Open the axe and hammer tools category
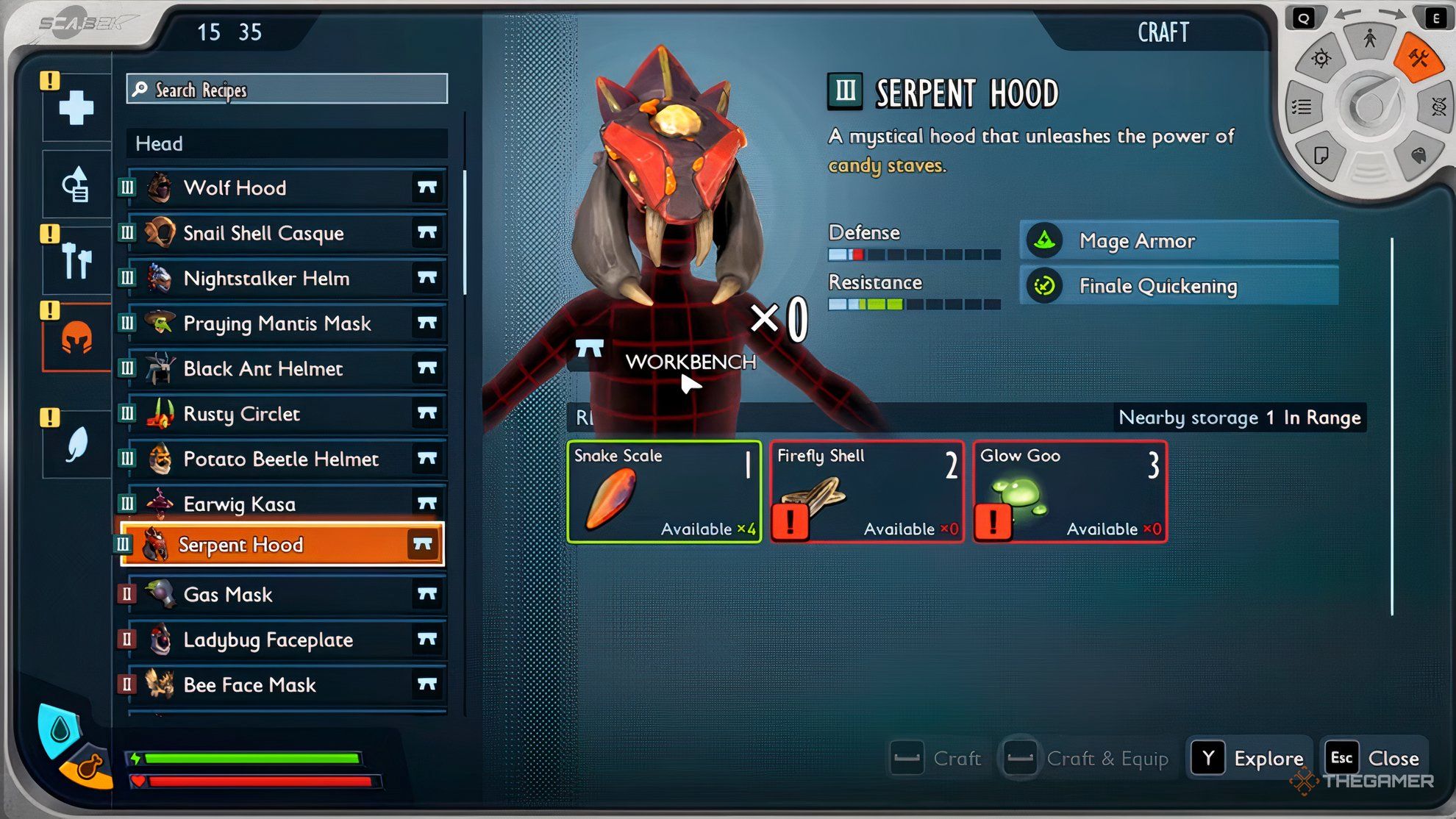The height and width of the screenshot is (819, 1456). click(76, 260)
